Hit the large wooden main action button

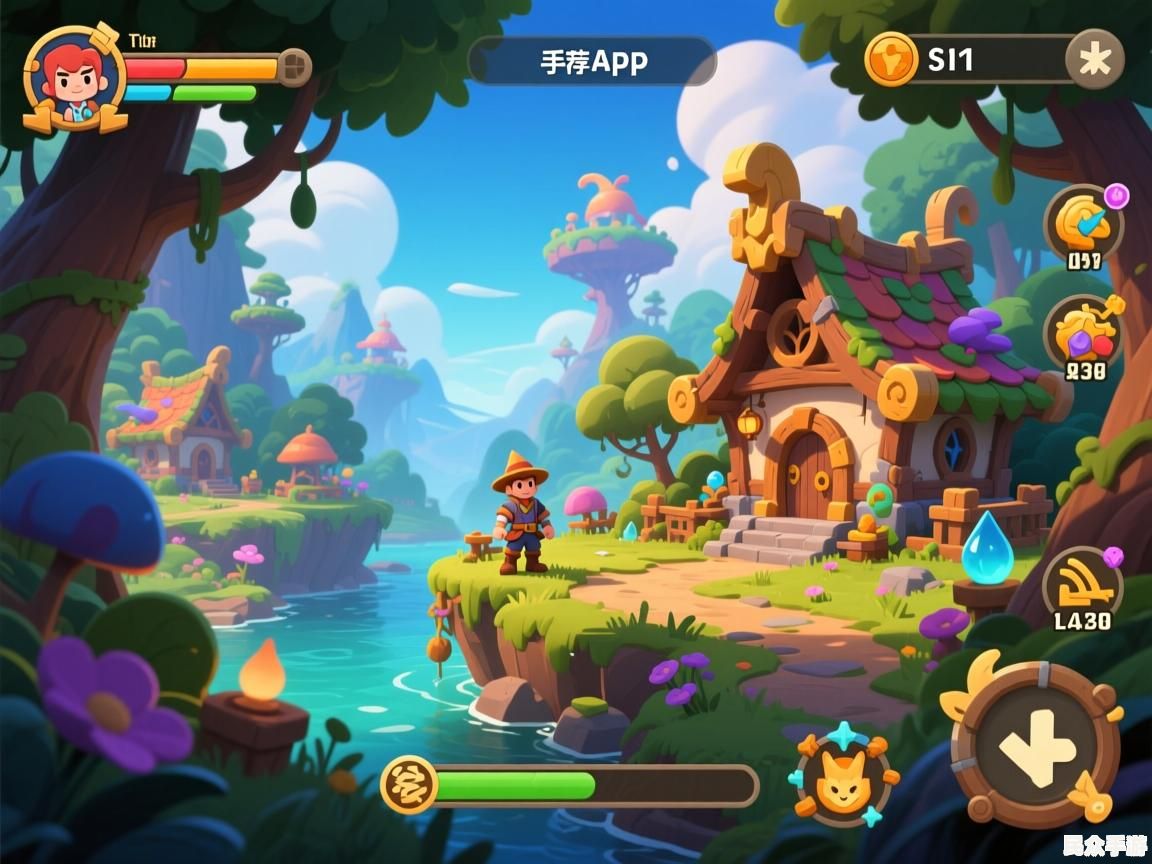coord(1035,745)
